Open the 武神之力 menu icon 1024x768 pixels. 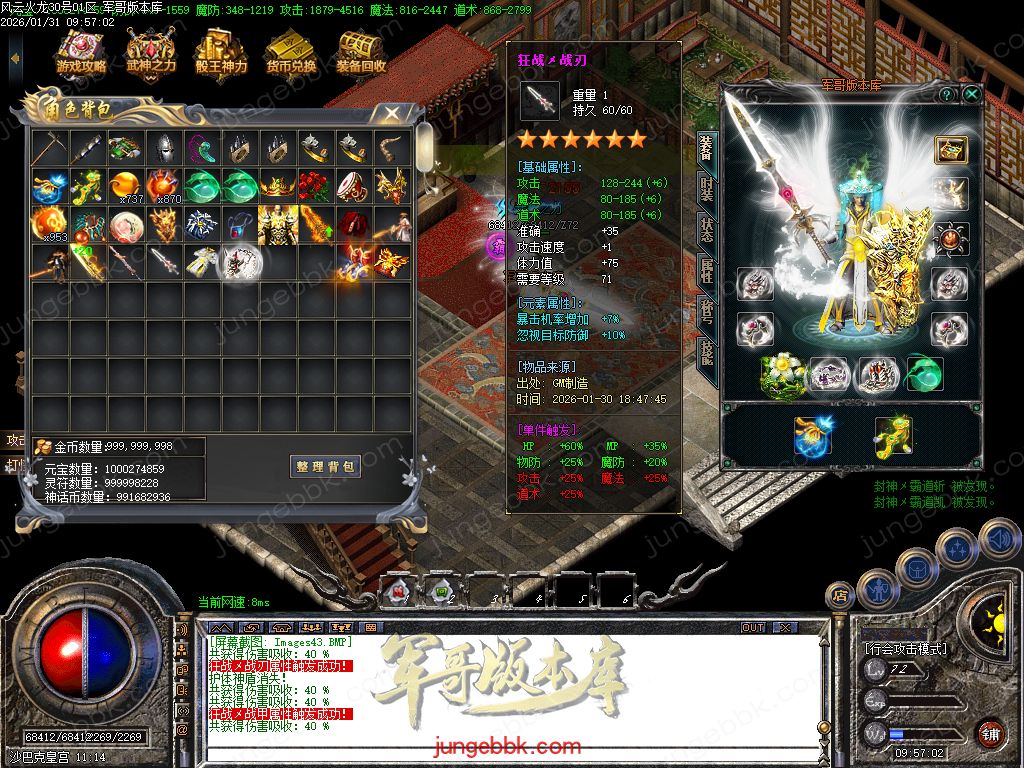coord(151,53)
